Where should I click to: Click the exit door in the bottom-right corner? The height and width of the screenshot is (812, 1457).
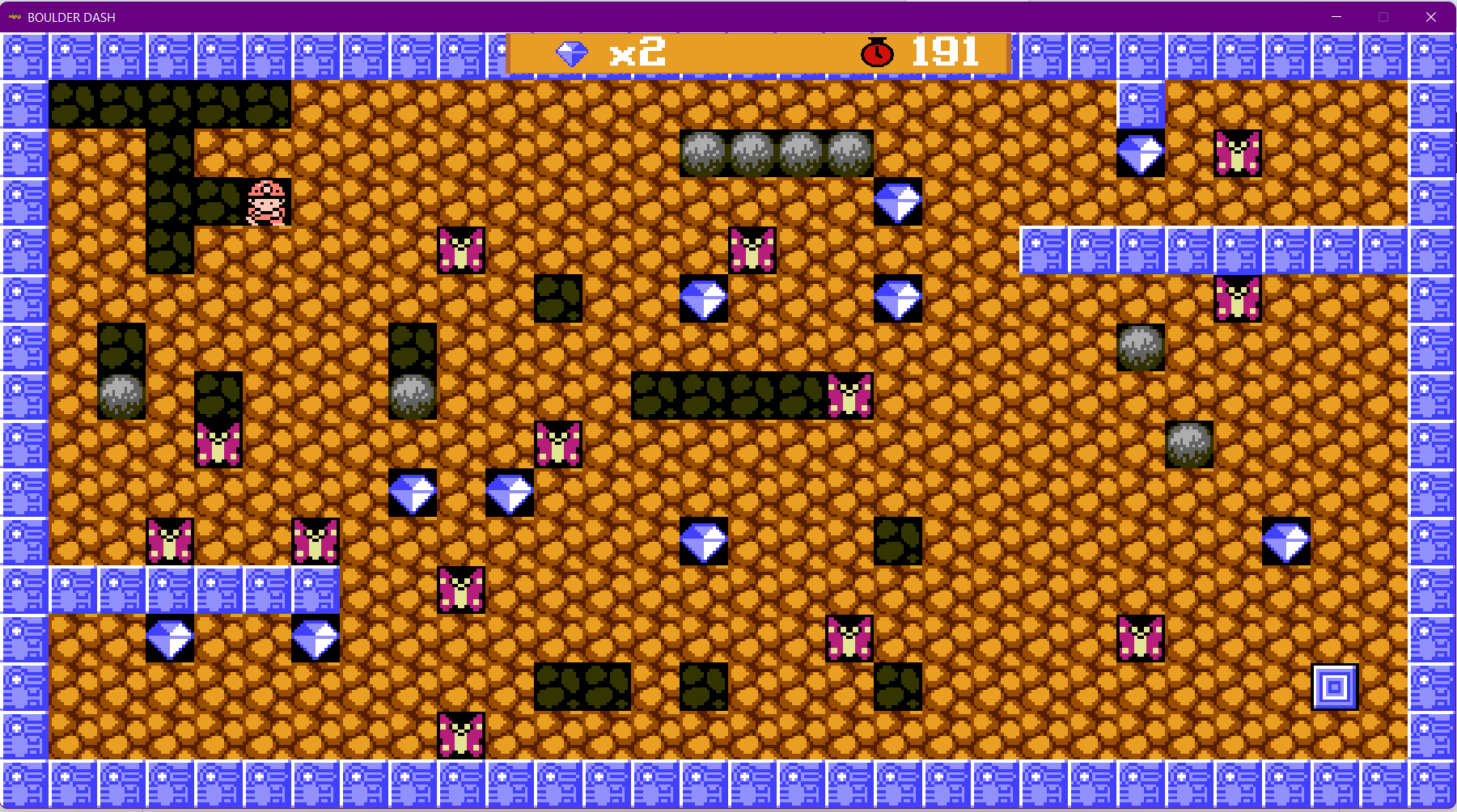1335,687
